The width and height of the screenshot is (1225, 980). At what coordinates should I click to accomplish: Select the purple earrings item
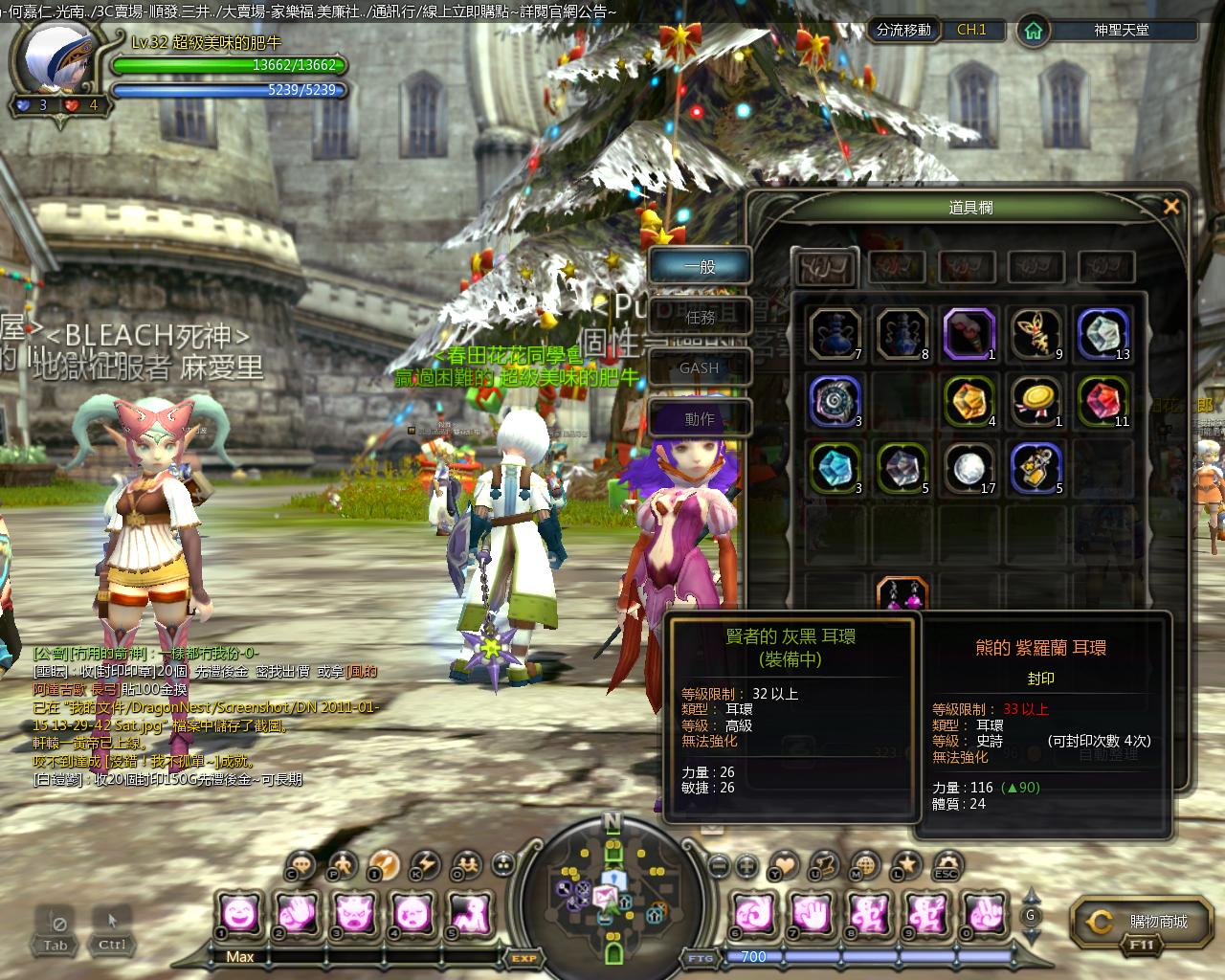point(902,595)
